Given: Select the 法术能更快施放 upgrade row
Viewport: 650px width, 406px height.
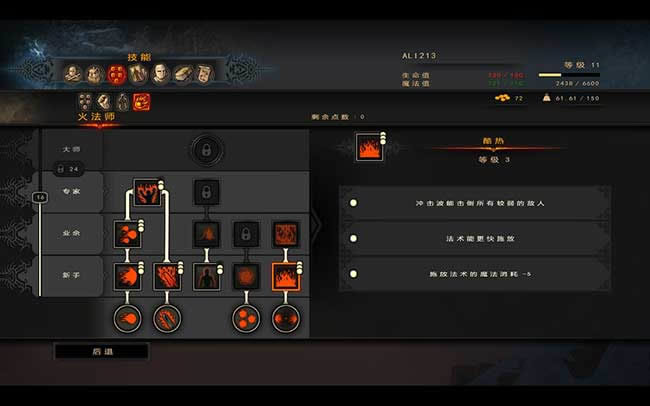Looking at the screenshot, I should 473,238.
